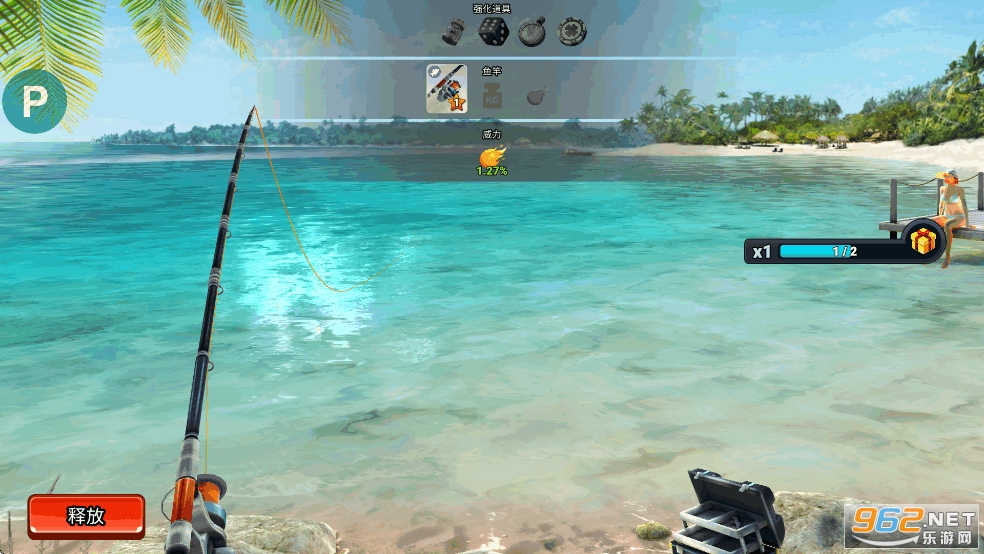Select the canister booster item

(x=454, y=32)
